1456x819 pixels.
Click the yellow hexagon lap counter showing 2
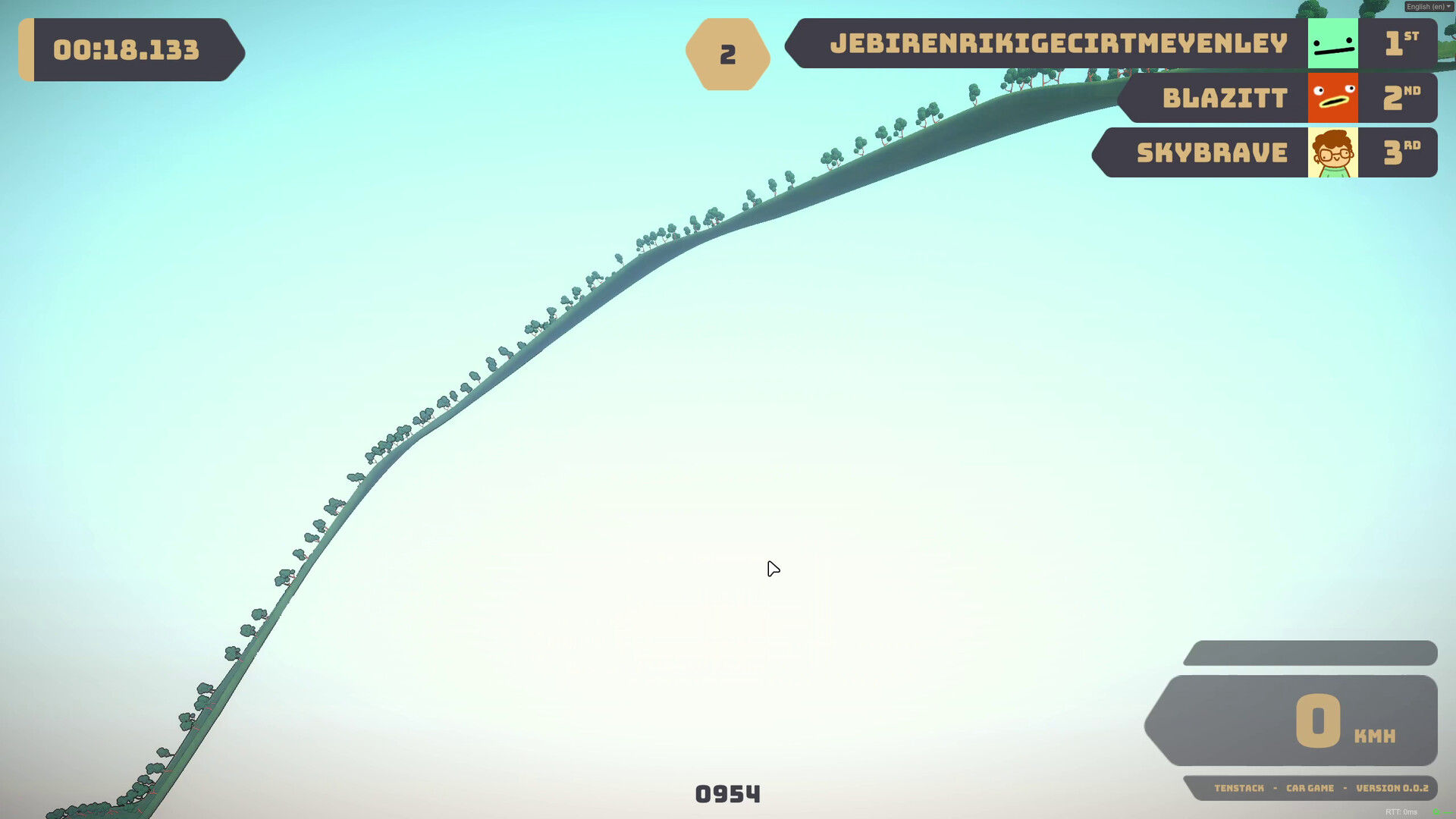click(727, 53)
